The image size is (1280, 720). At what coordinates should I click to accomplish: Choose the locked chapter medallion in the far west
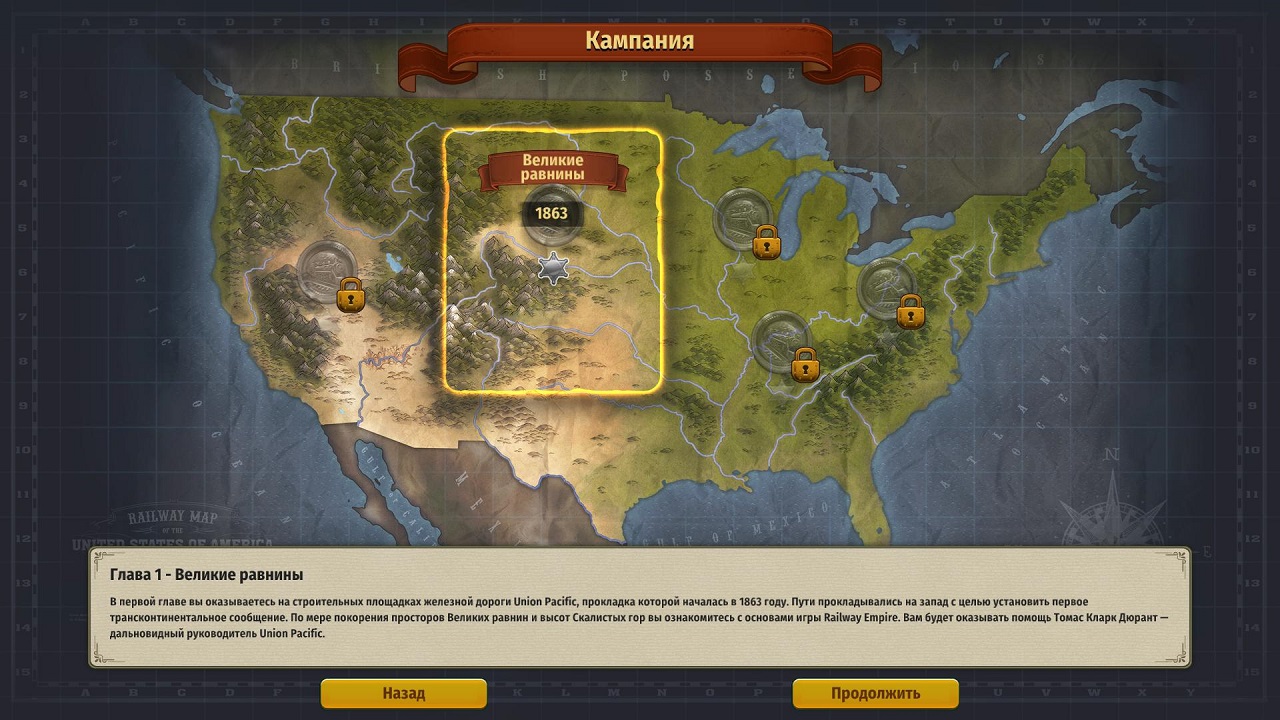pos(326,270)
